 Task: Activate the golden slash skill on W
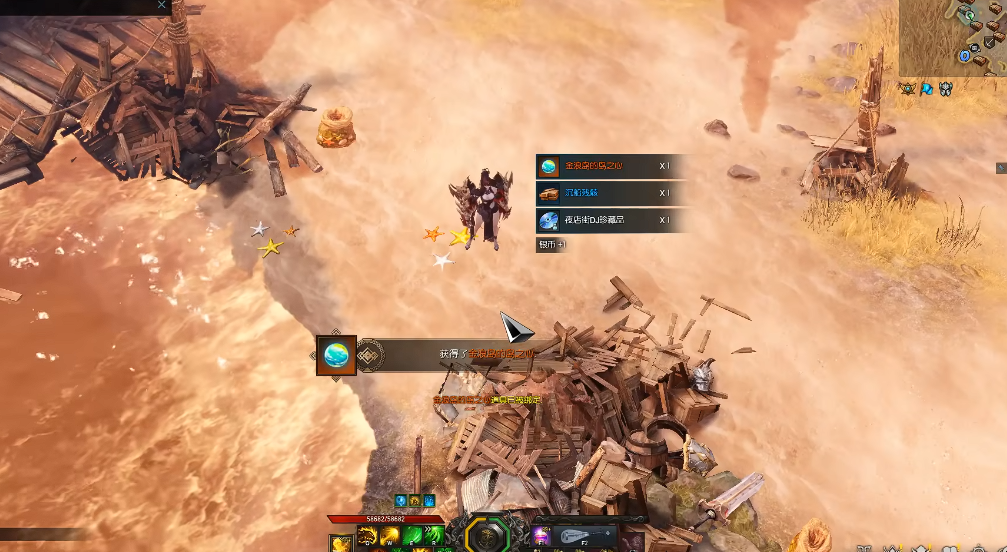(389, 537)
